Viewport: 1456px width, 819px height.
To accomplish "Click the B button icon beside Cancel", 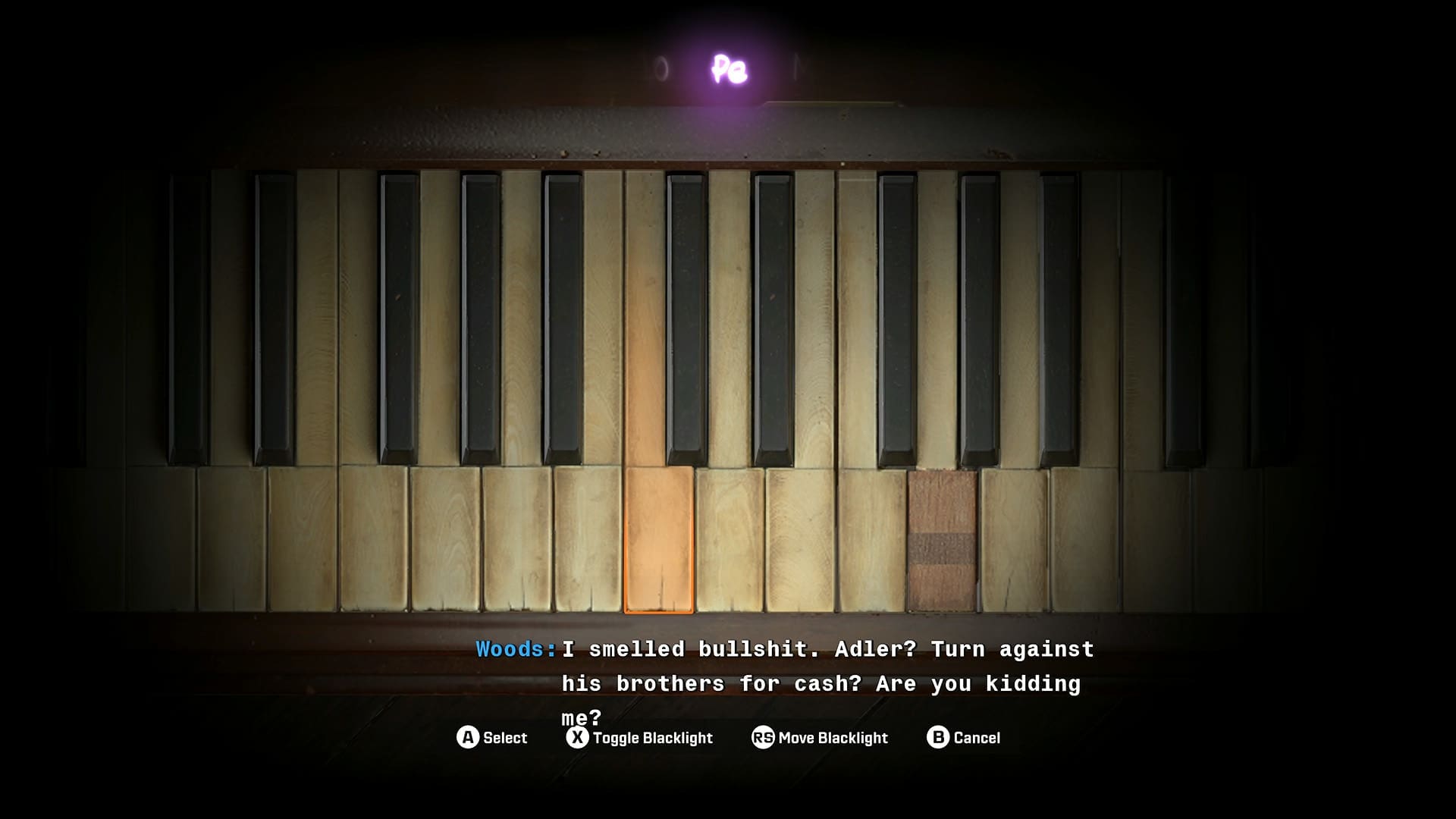I will pyautogui.click(x=937, y=738).
